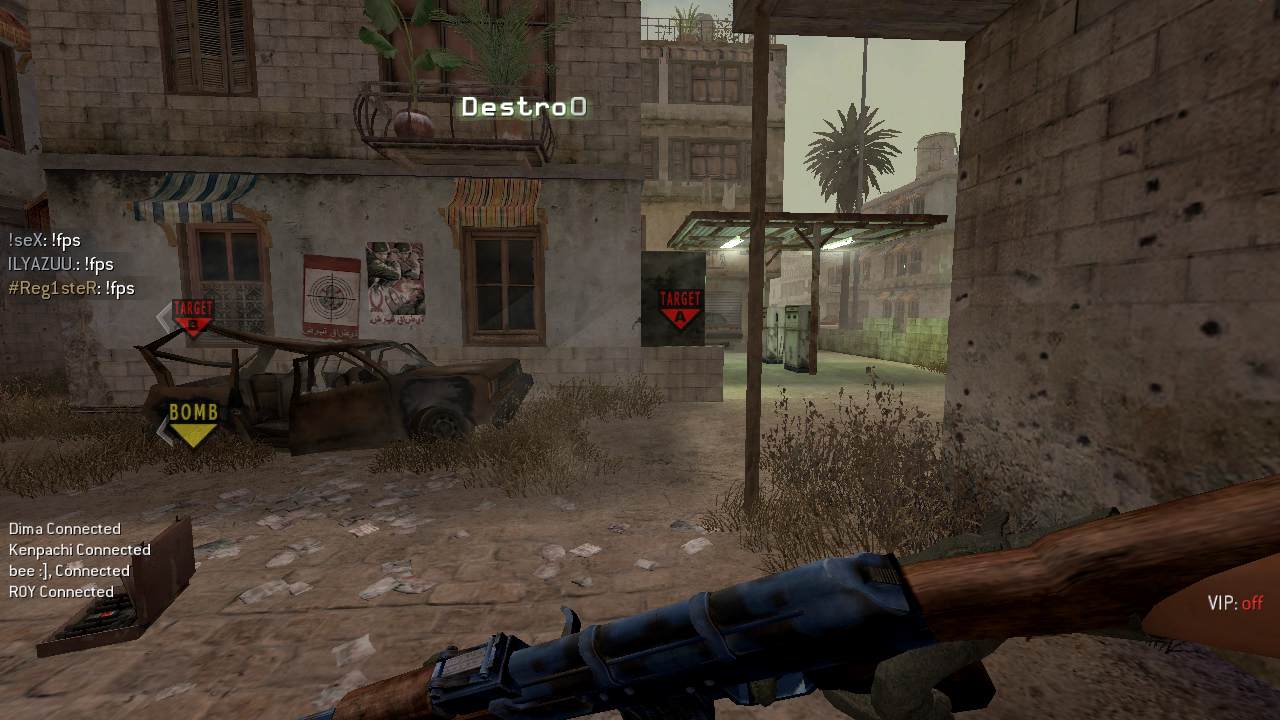Select the DestroO player name tag
Image resolution: width=1280 pixels, height=720 pixels.
click(x=523, y=107)
